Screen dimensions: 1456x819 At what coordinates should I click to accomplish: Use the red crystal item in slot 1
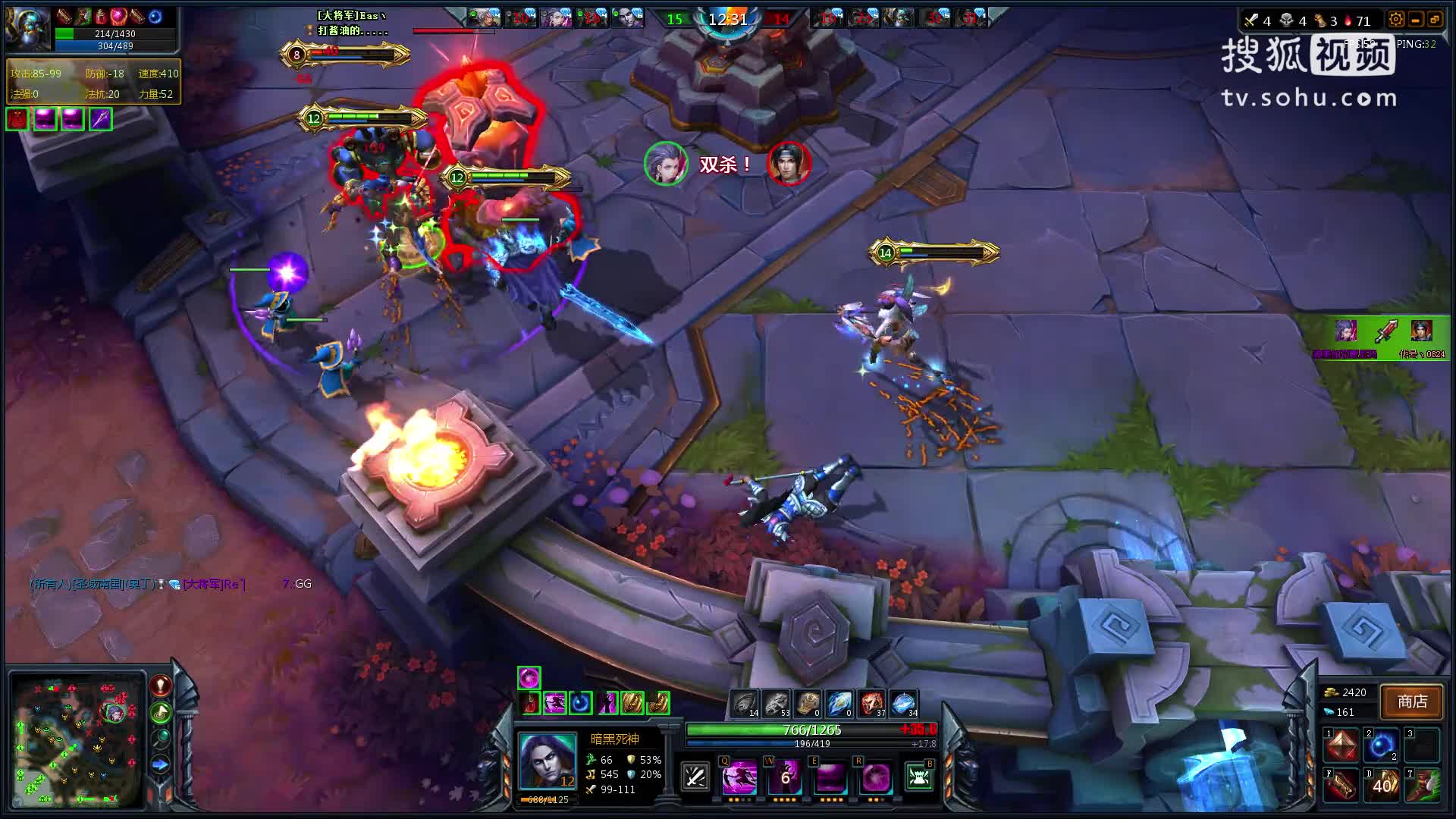[x=1341, y=746]
